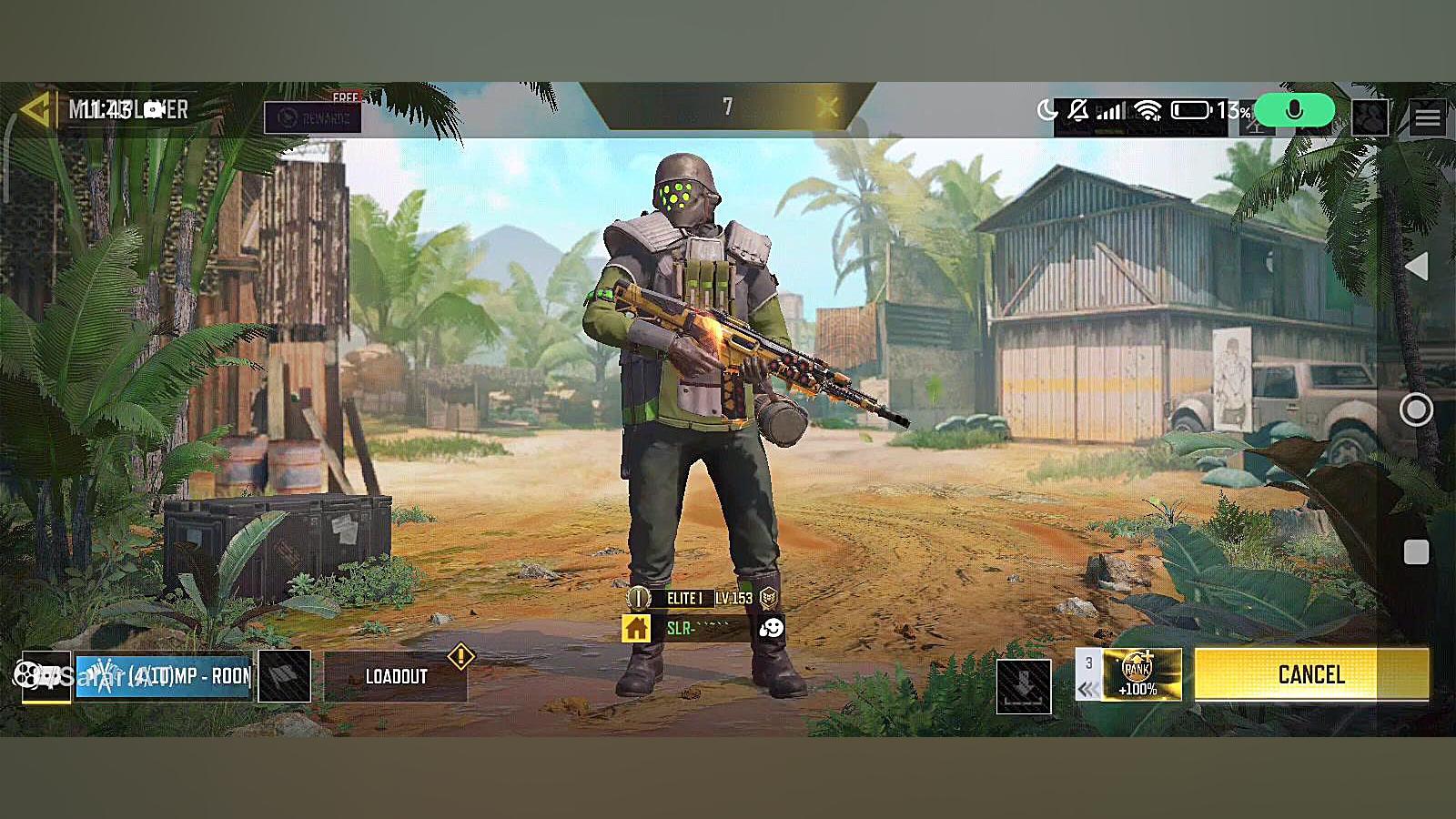This screenshot has height=819, width=1456.
Task: Go back using the yellow arrow
Action: (x=35, y=110)
